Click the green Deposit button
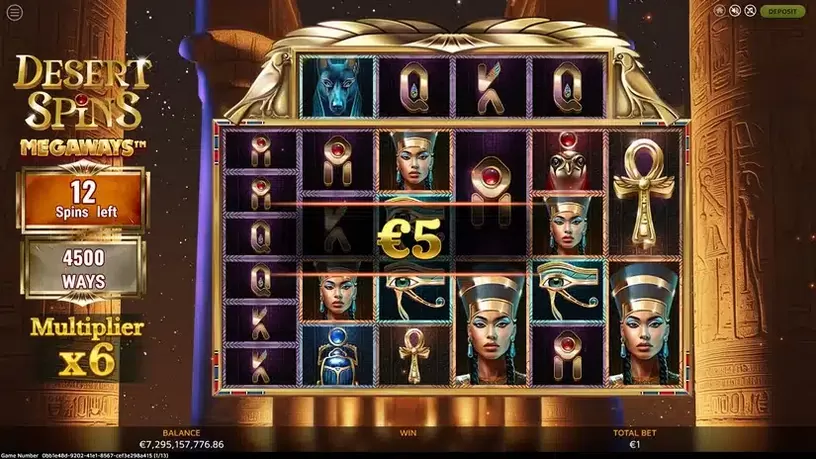816x459 pixels. 782,11
